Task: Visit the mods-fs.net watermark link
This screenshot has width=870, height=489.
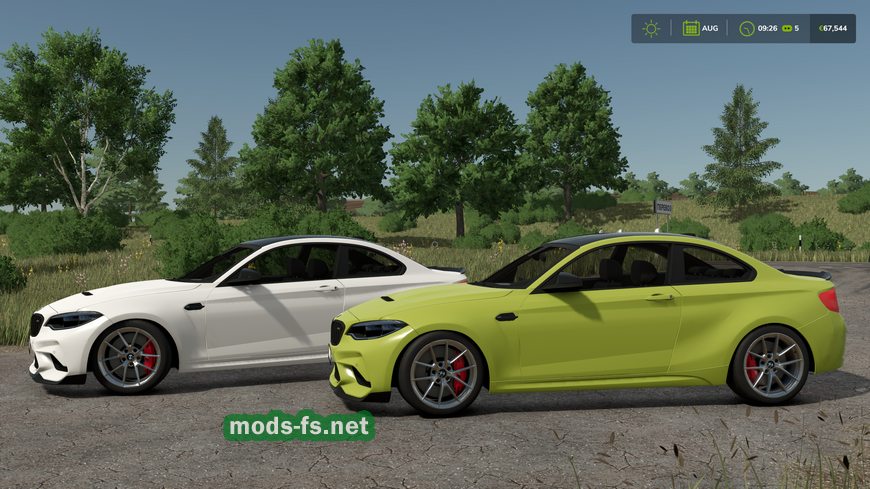Action: click(x=298, y=426)
